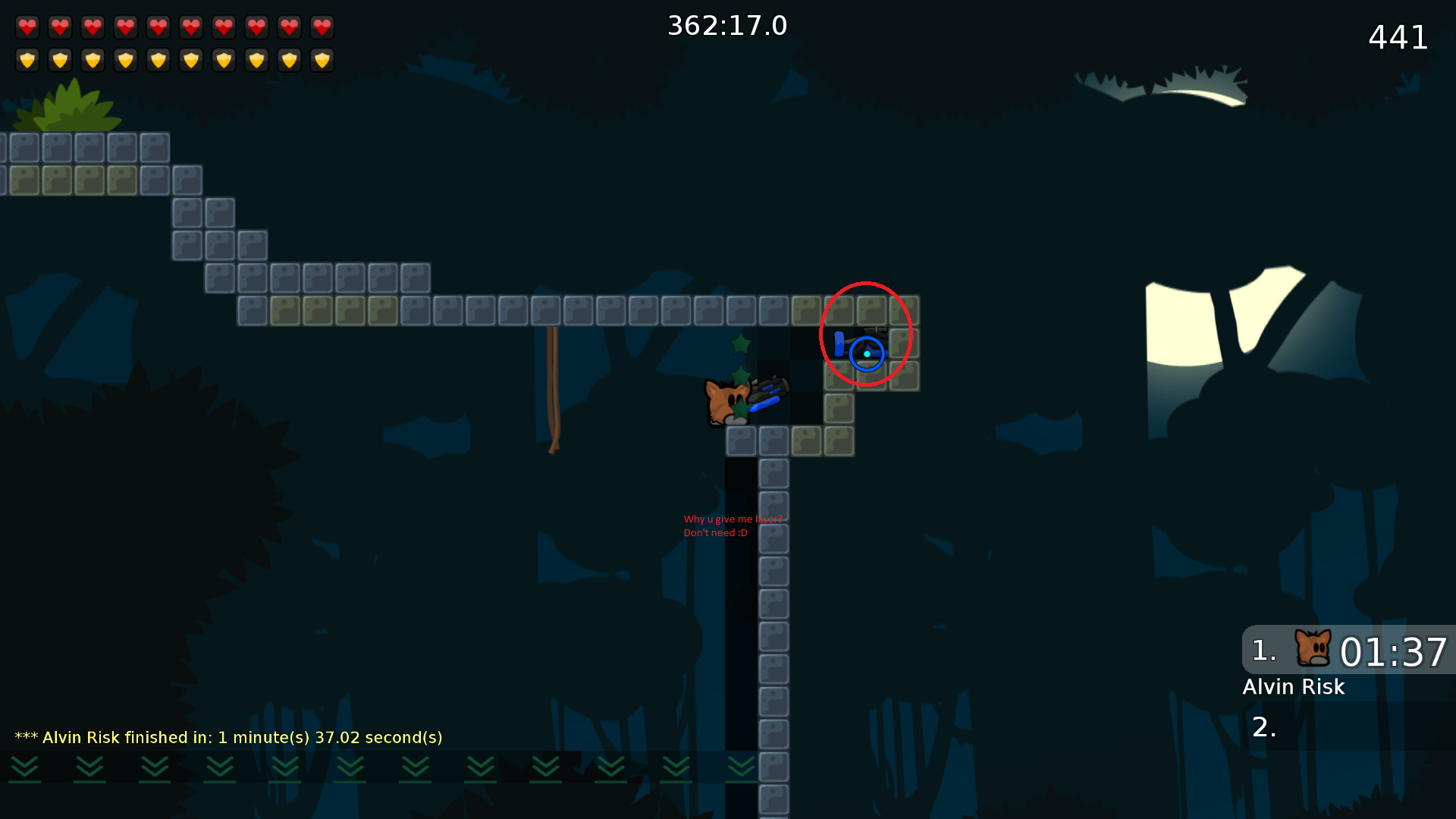
Task: Open the score counter showing 441
Action: pos(1398,38)
